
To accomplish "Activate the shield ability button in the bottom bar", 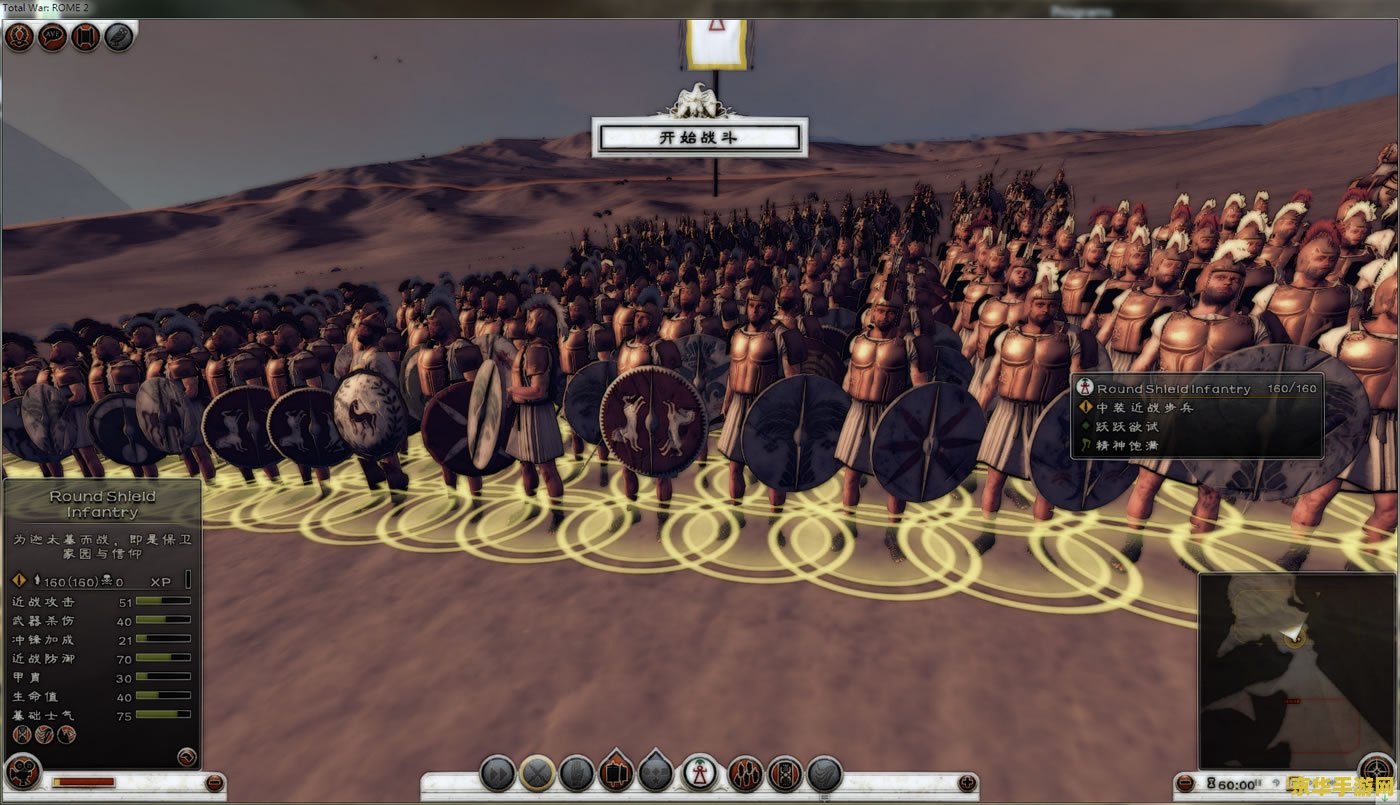I will [x=785, y=773].
